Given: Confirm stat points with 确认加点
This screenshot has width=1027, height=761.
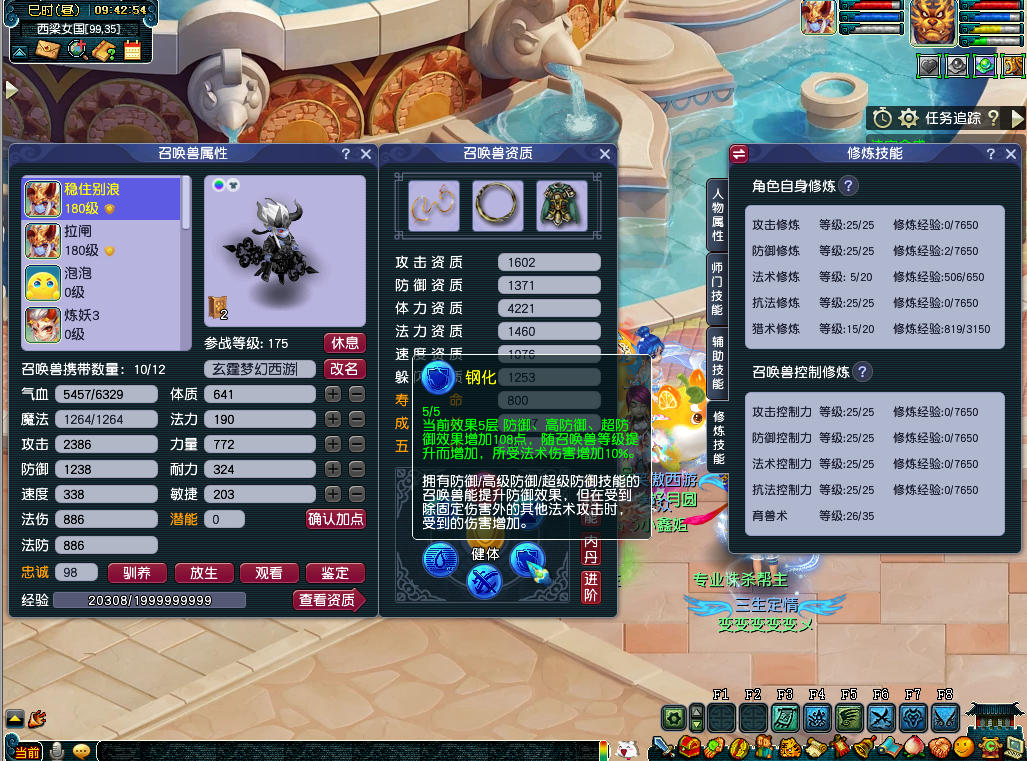Looking at the screenshot, I should [x=335, y=519].
